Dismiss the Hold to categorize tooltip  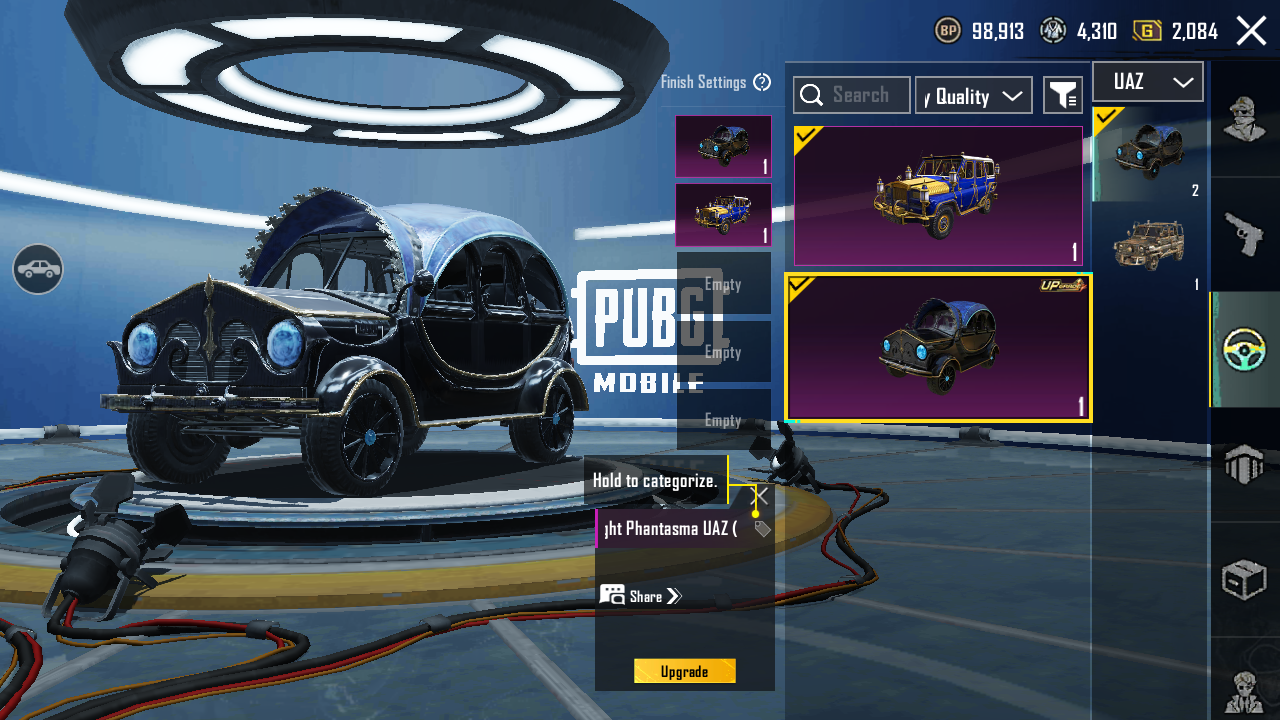tap(760, 496)
